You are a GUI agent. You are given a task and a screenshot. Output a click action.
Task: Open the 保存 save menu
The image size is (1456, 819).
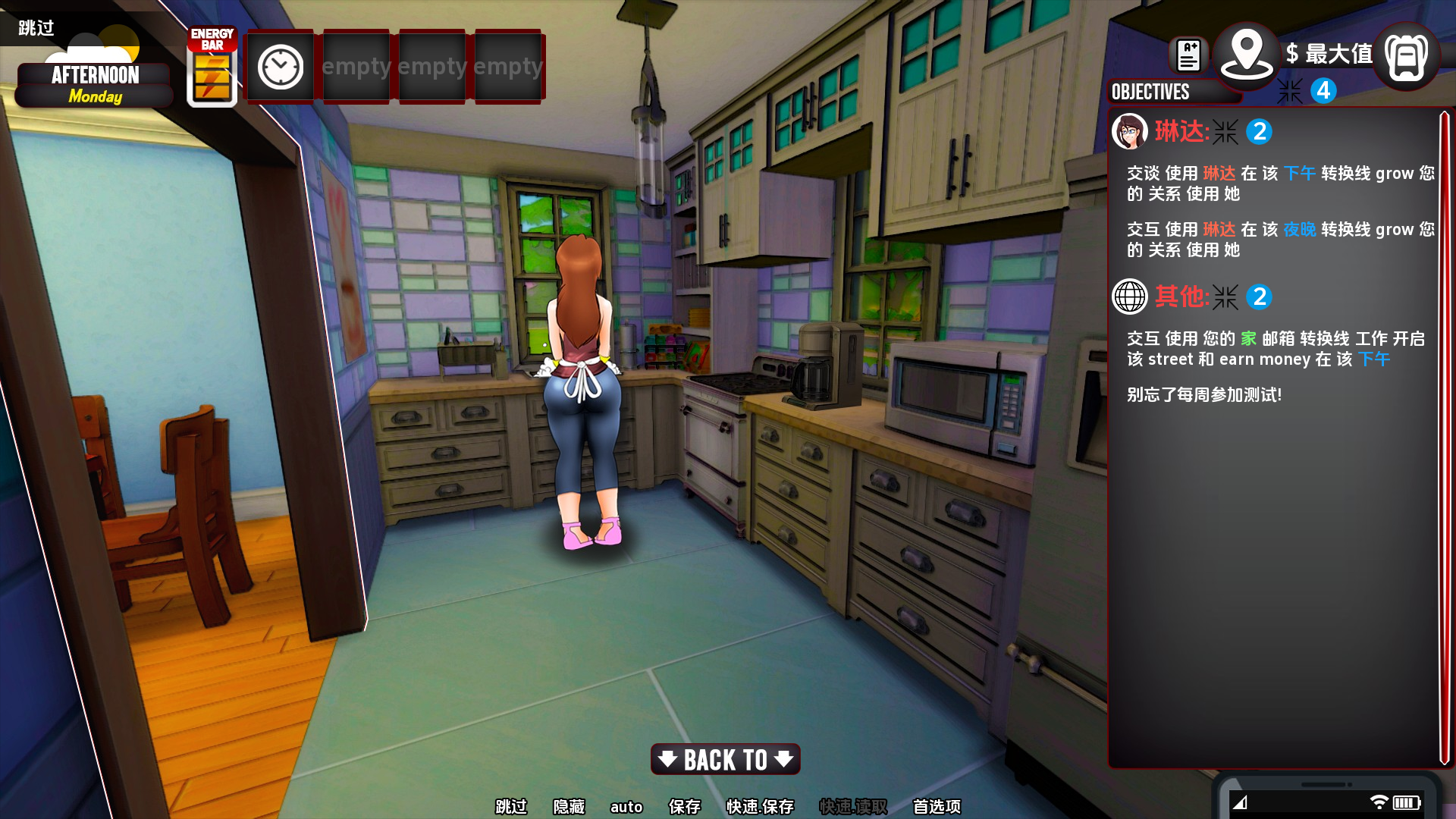pos(684,807)
